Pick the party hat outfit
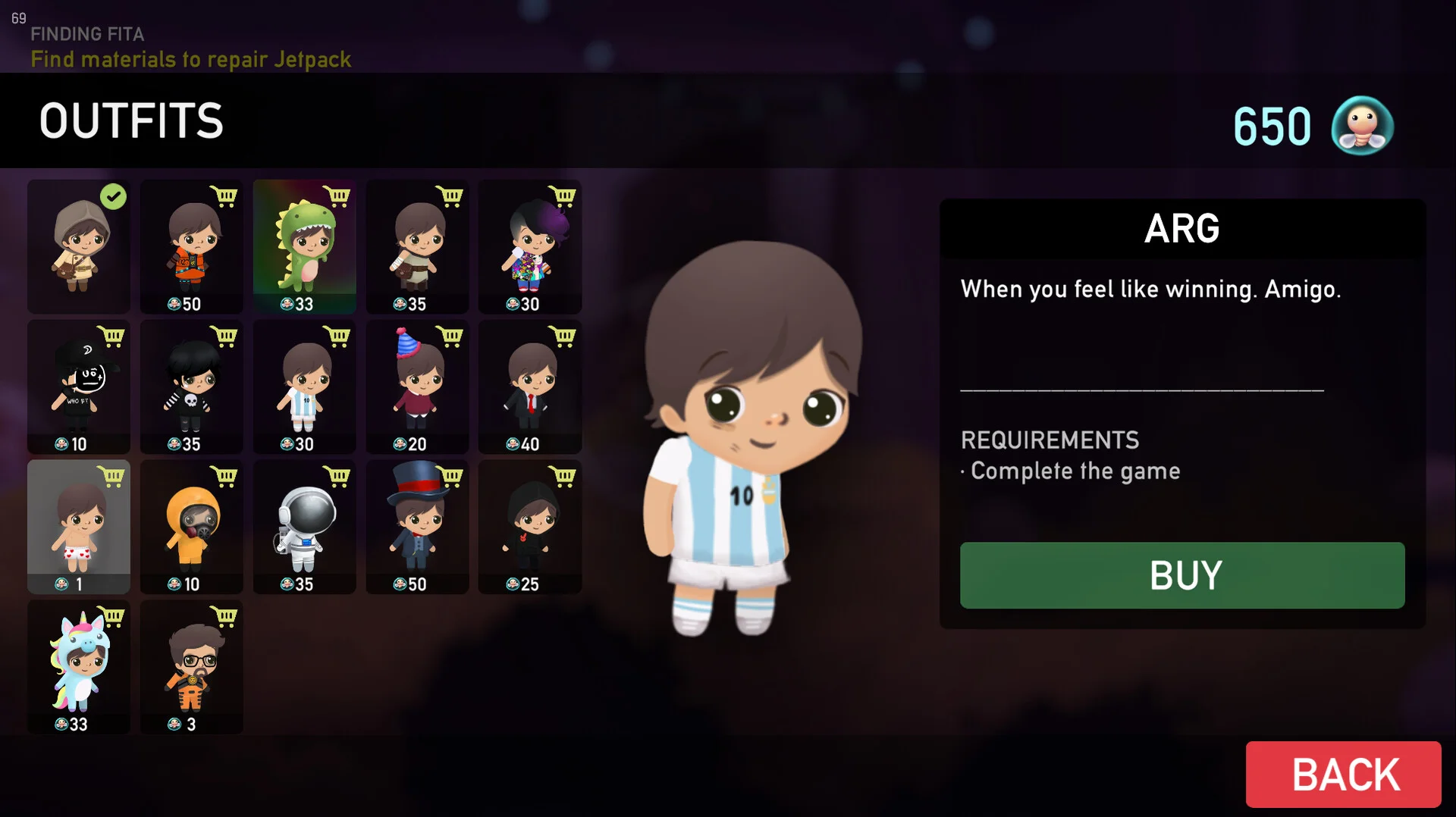 [x=417, y=387]
